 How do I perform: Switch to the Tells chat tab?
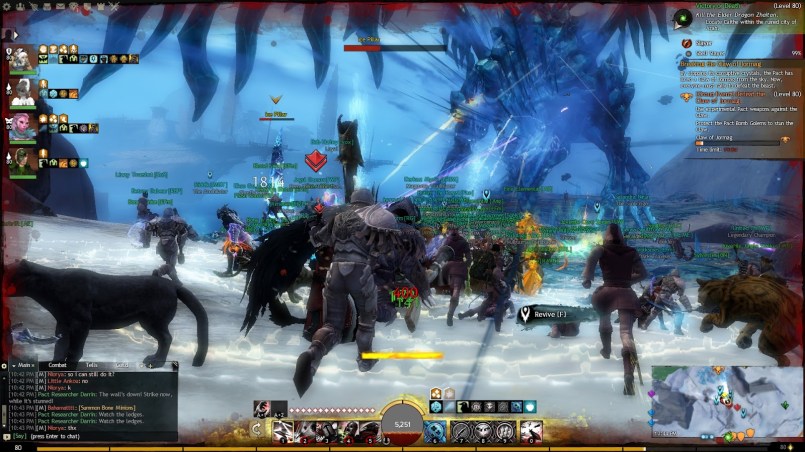[x=92, y=366]
